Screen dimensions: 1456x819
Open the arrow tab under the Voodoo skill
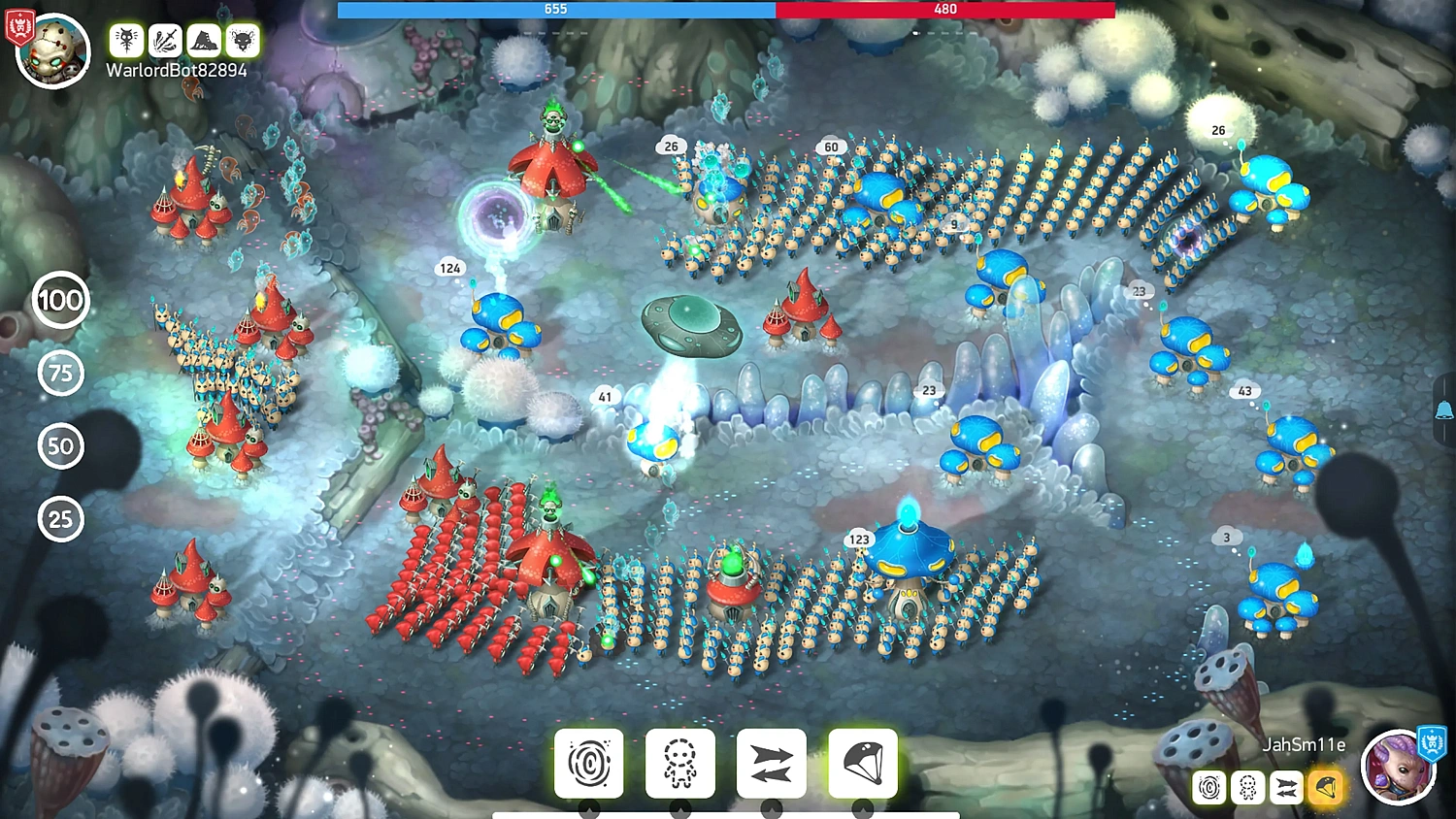point(679,808)
